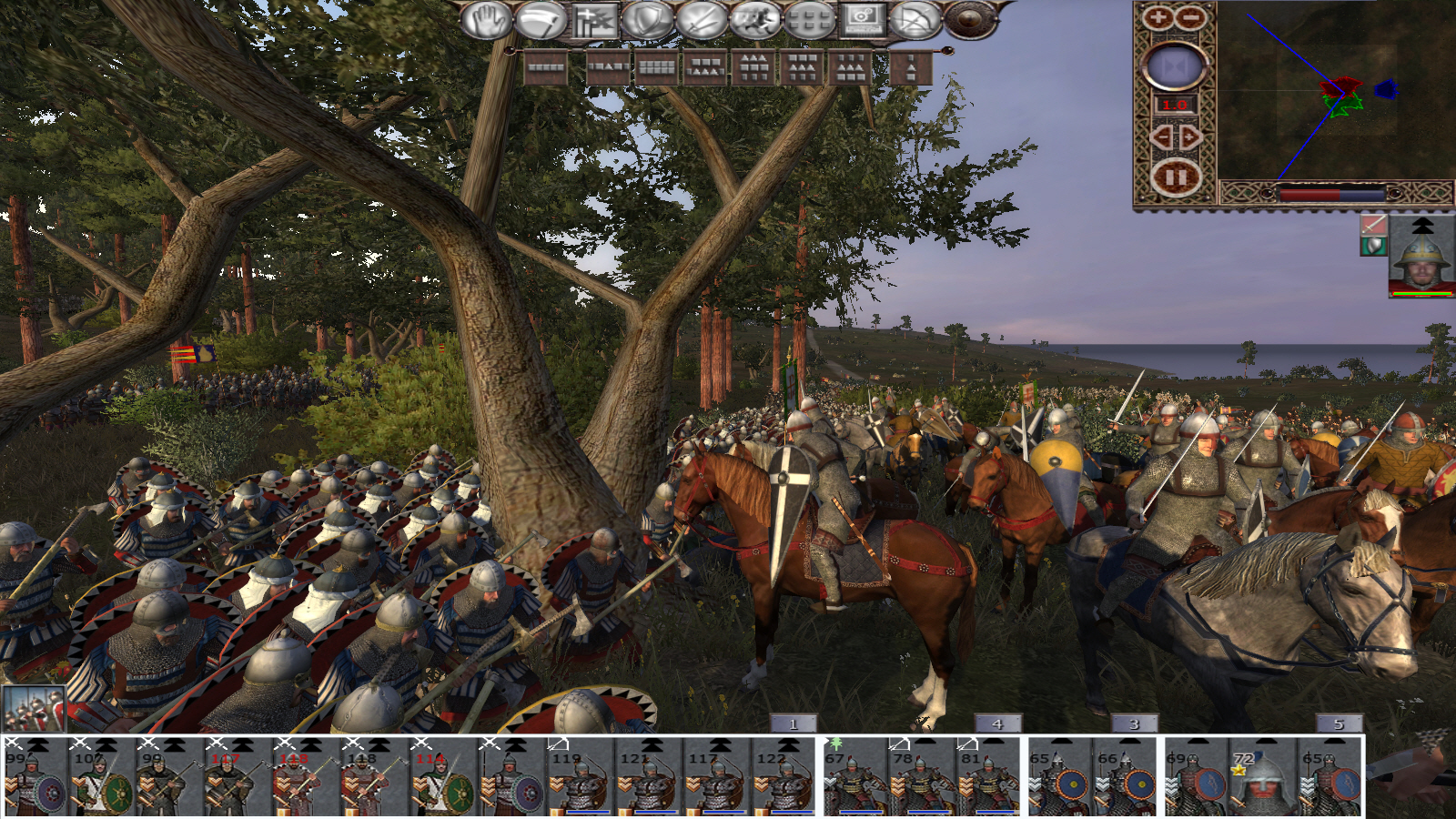Viewport: 1456px width, 819px height.
Task: Select group tab number 5
Action: click(1339, 724)
